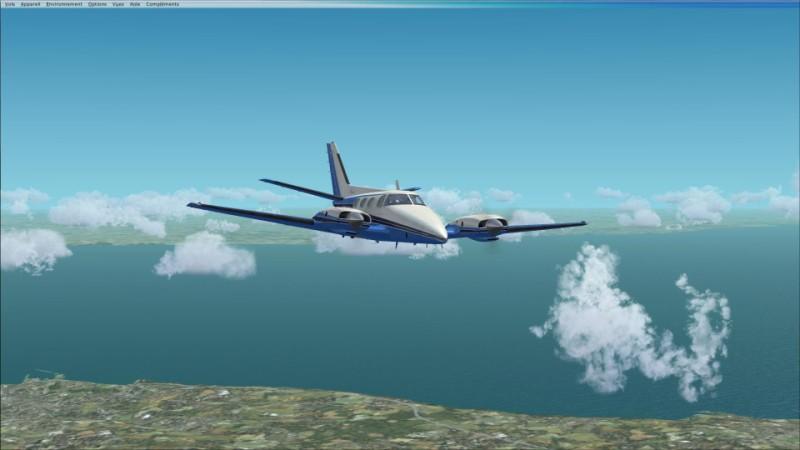Image resolution: width=800 pixels, height=450 pixels.
Task: Open the Appareil menu
Action: [31, 4]
